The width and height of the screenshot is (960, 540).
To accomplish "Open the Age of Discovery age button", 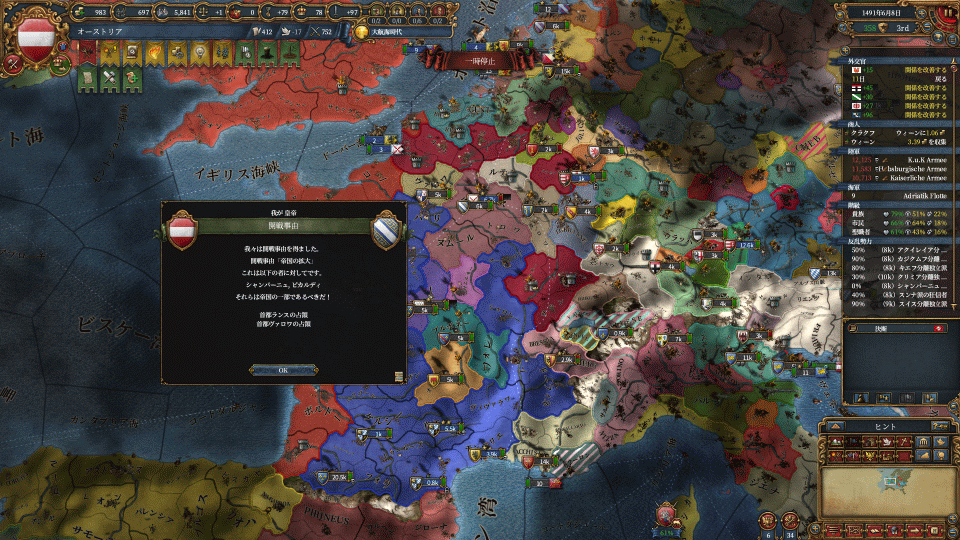I will pos(361,32).
